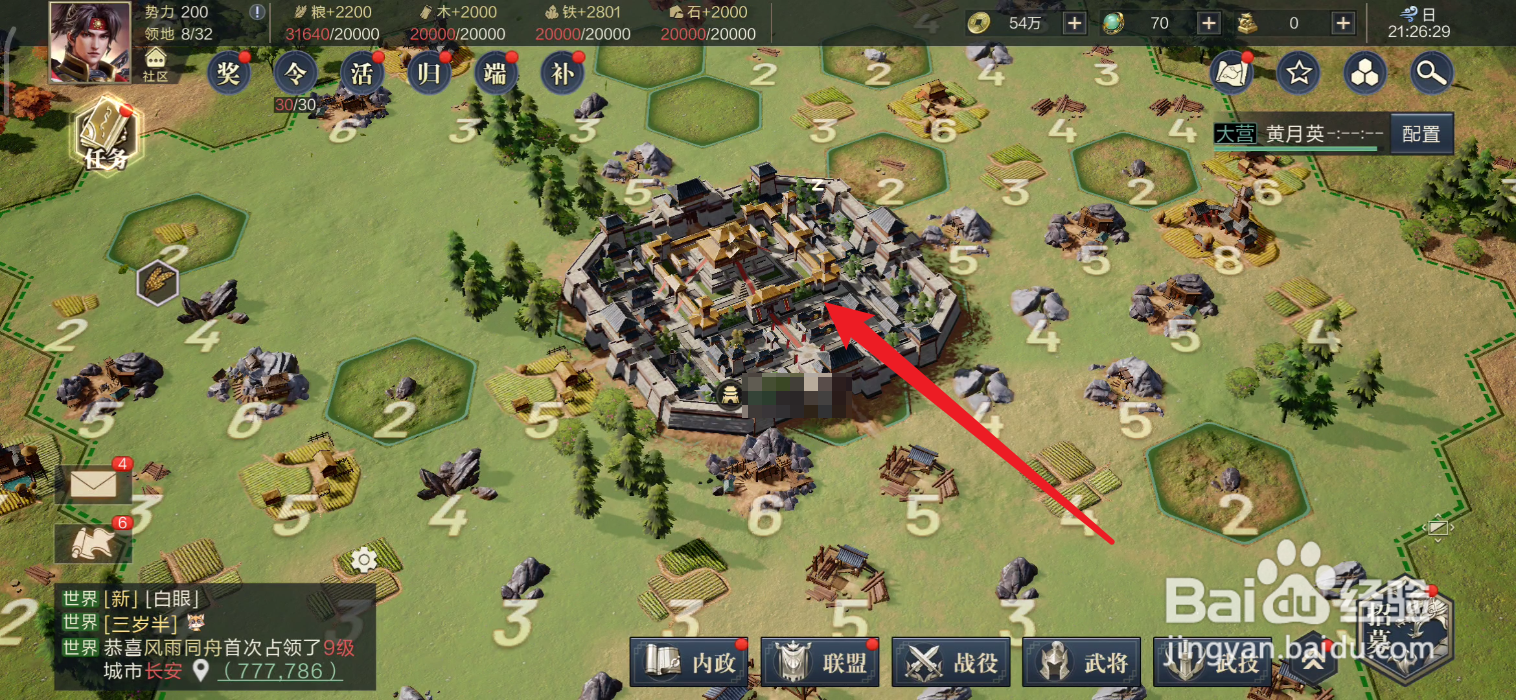Open the world map scroll icon
Image resolution: width=1516 pixels, height=700 pixels.
click(1232, 73)
